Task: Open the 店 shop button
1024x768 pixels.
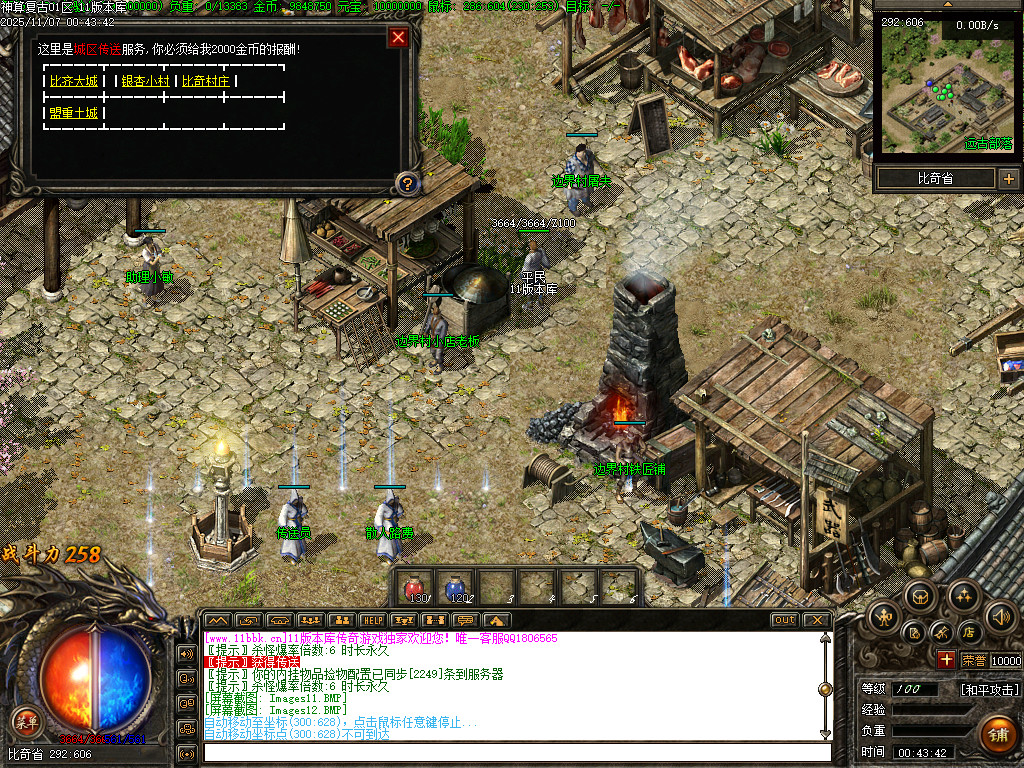Action: (969, 632)
